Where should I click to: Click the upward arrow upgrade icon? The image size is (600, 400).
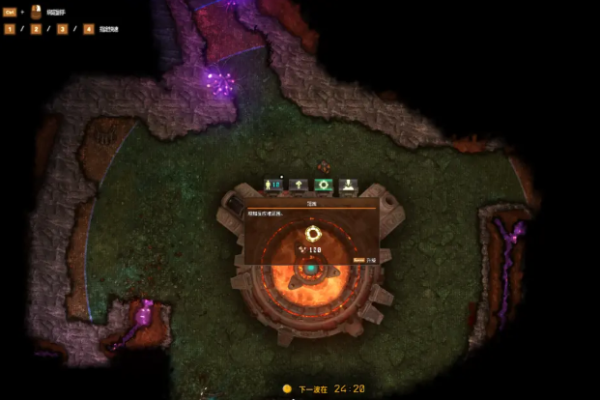click(x=298, y=185)
